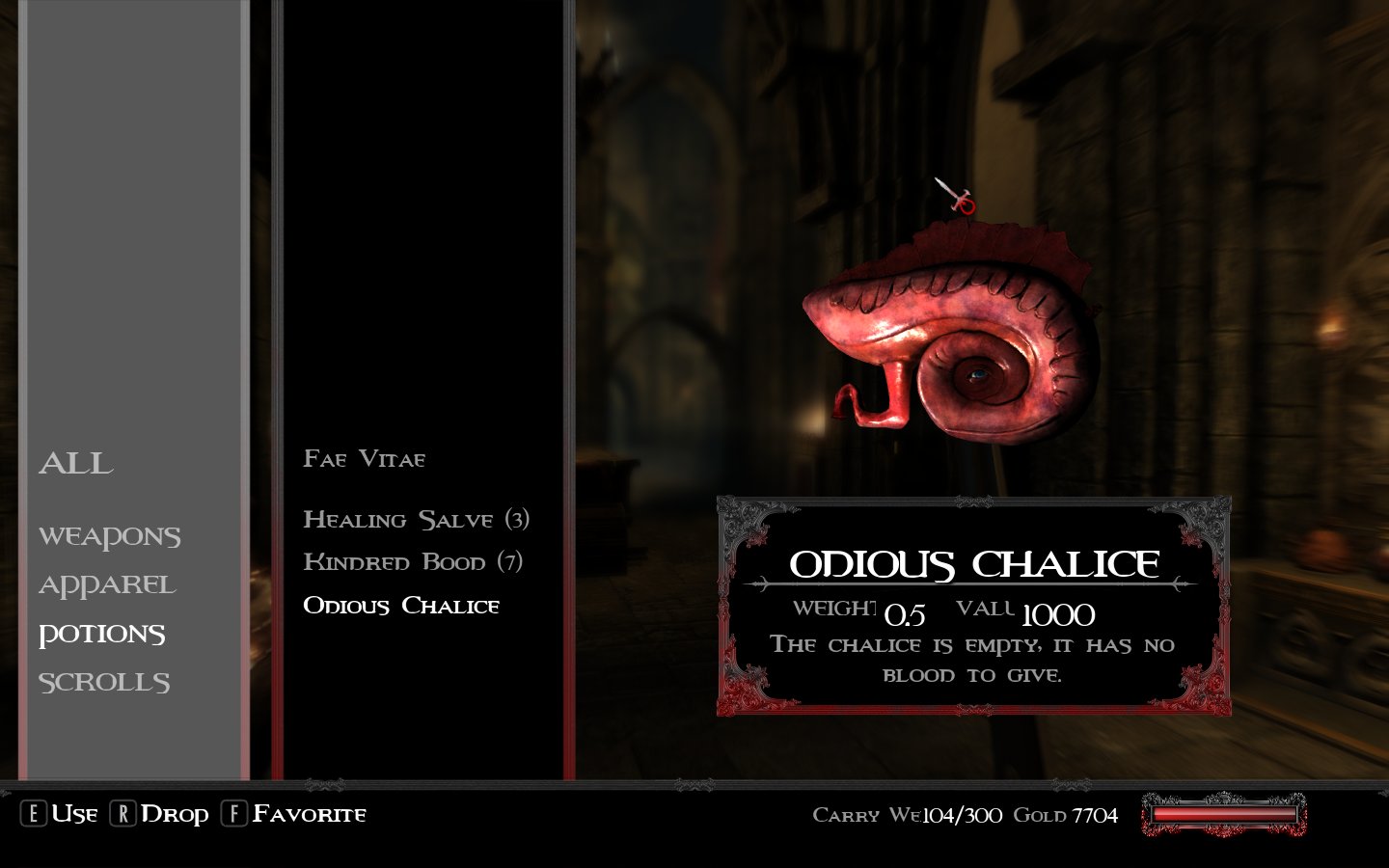This screenshot has height=868, width=1389.
Task: Toggle Favorite on the Odious Chalice
Action: coord(232,813)
